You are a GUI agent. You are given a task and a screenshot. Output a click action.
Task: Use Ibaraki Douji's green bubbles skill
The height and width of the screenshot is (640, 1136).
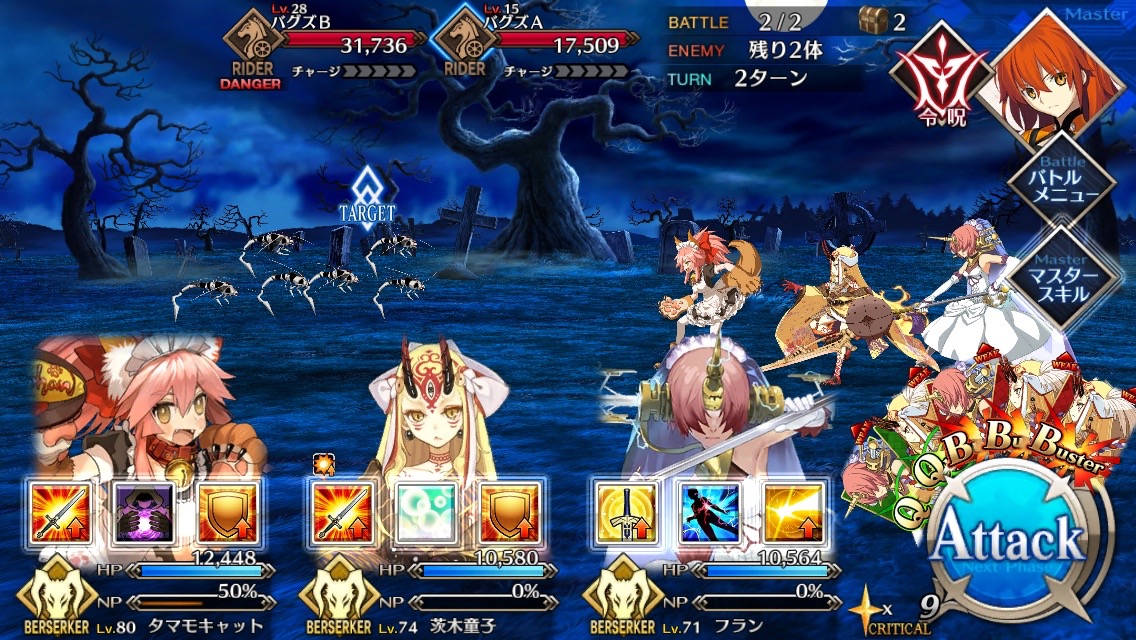tap(426, 512)
